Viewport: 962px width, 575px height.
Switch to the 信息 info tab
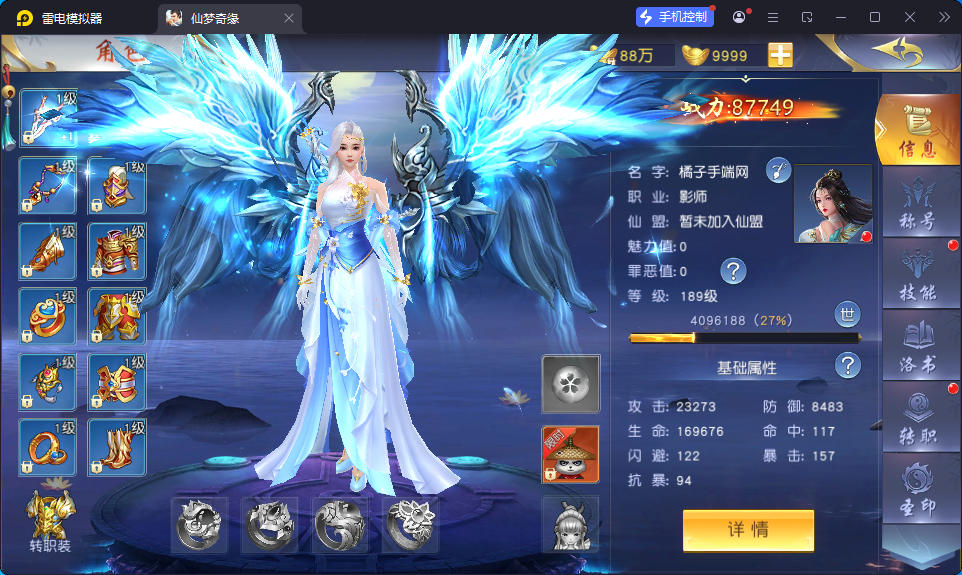(x=917, y=131)
